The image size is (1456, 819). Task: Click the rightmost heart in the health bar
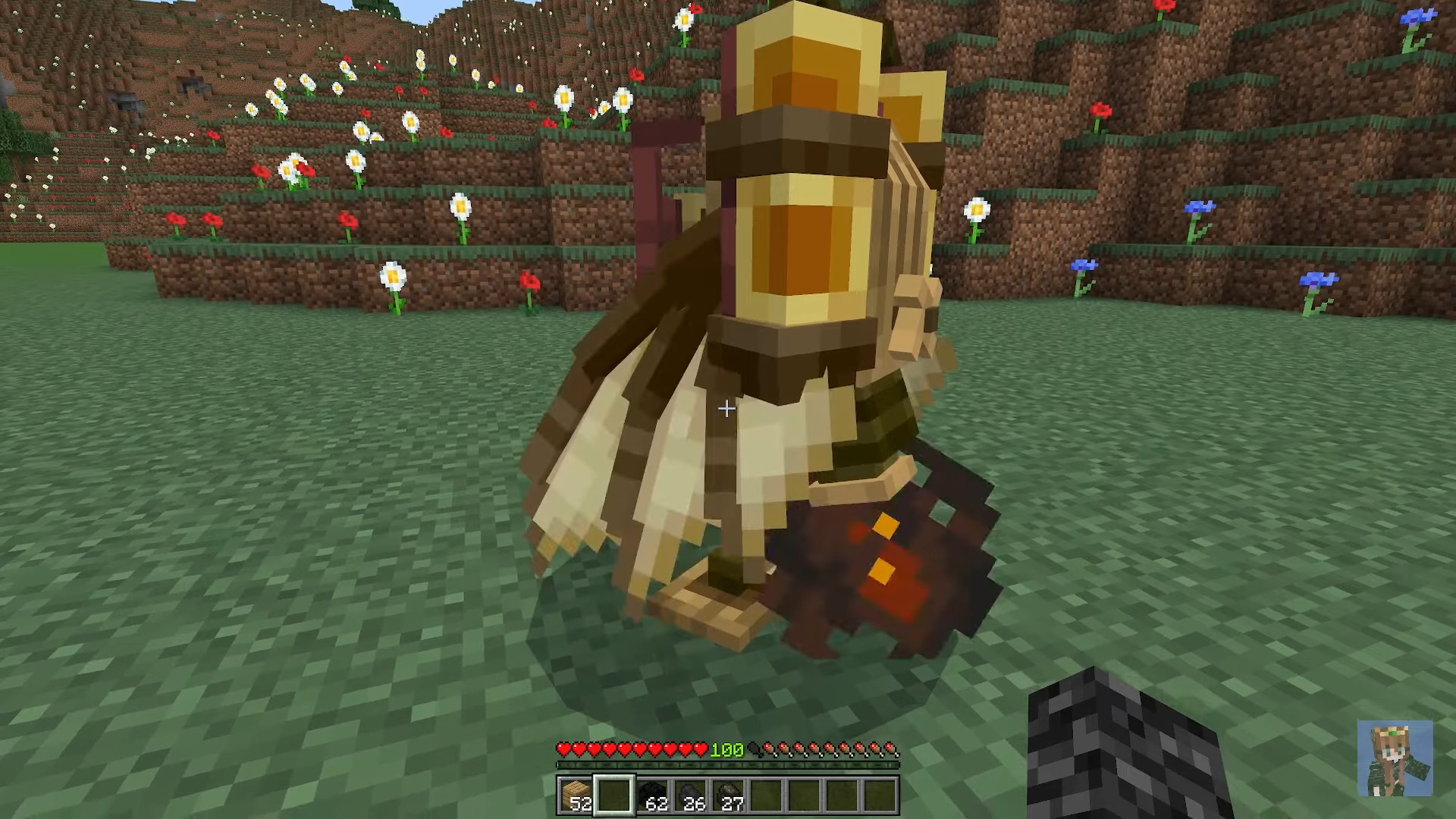(701, 749)
